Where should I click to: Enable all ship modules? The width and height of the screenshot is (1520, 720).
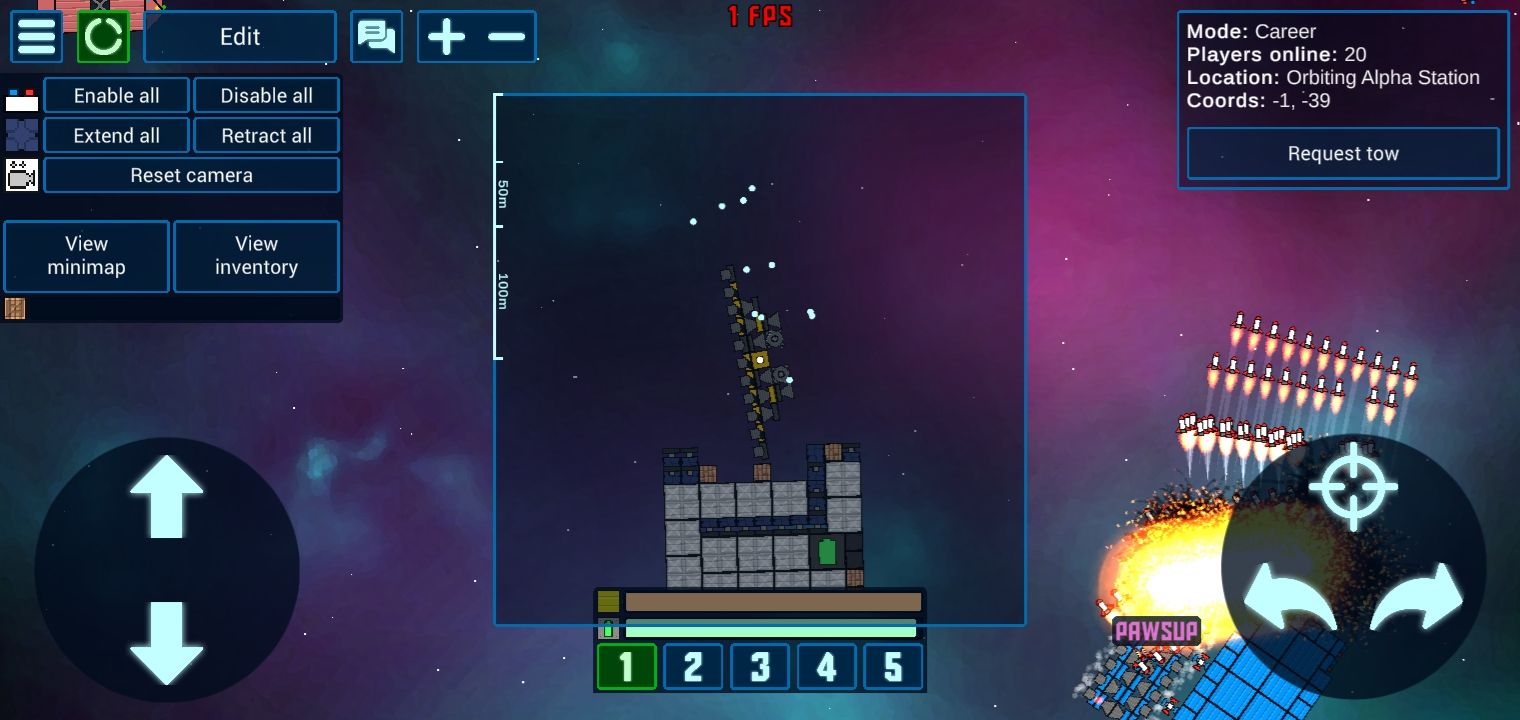(x=117, y=96)
